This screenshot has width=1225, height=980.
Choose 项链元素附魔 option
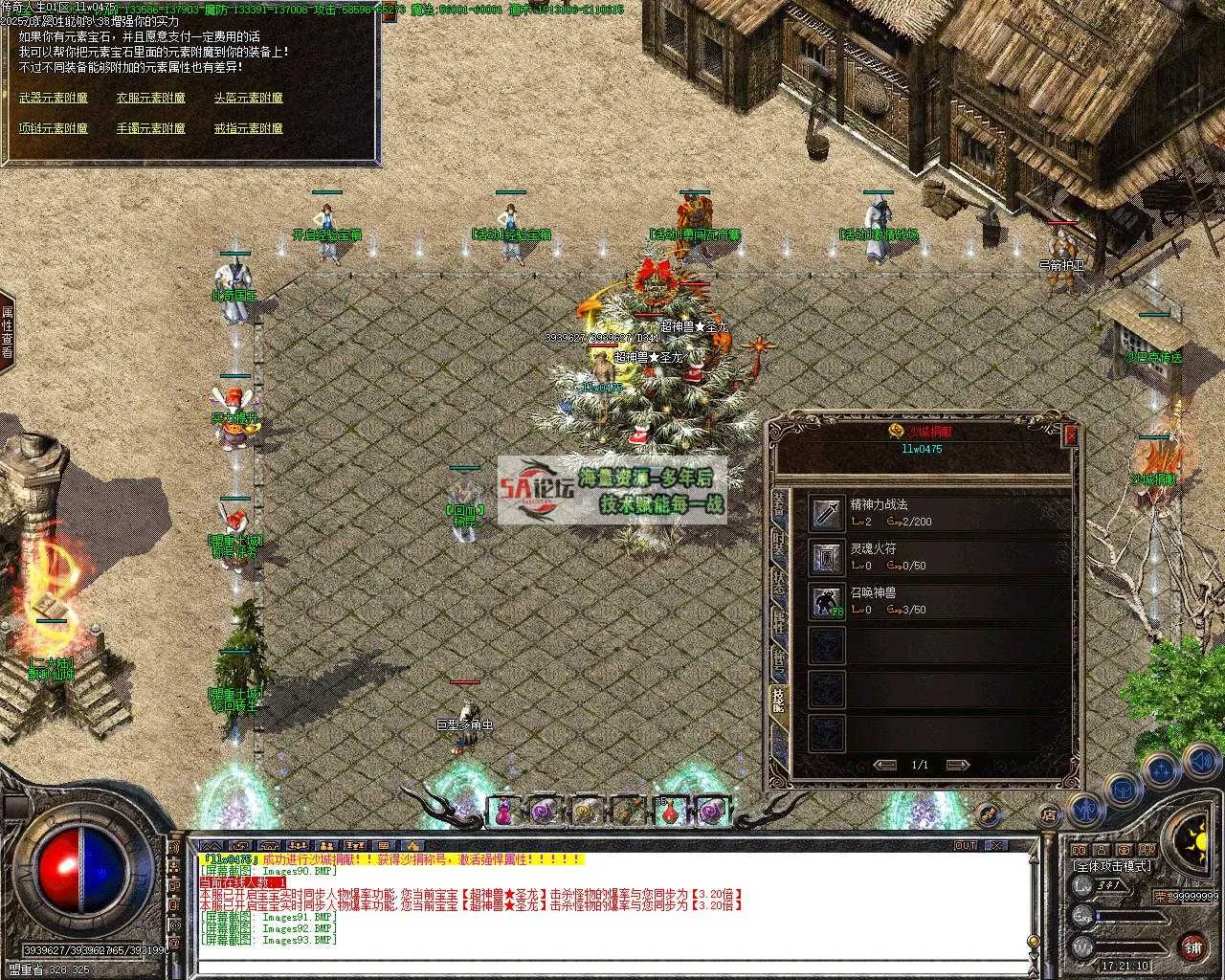pos(54,128)
